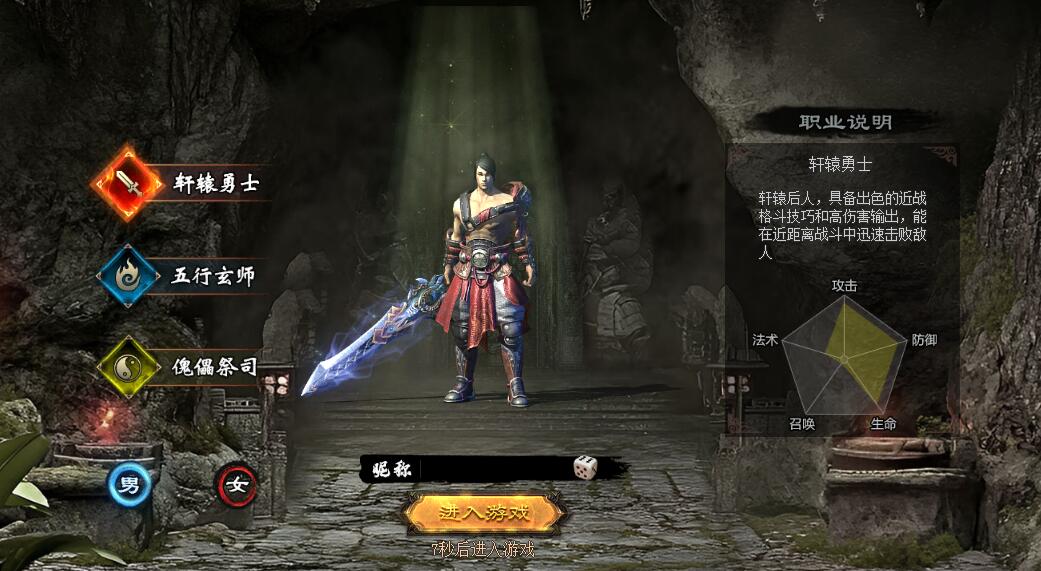Click the 昵称 nickname input field
Image resolution: width=1041 pixels, height=571 pixels.
point(495,468)
